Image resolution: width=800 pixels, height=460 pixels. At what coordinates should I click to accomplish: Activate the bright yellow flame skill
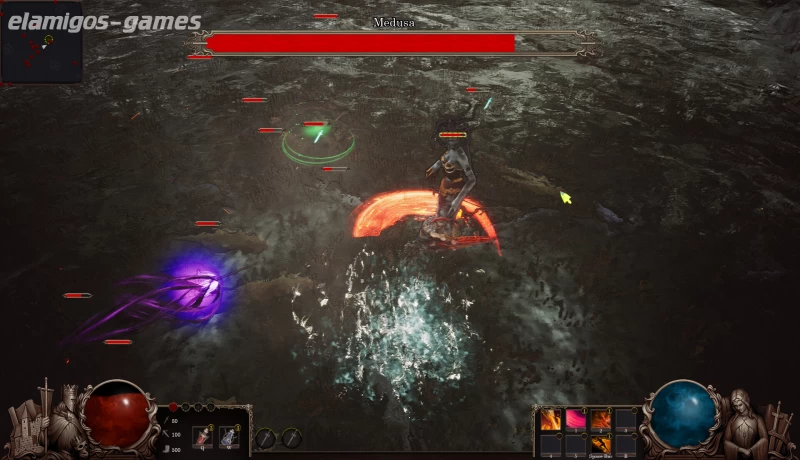pyautogui.click(x=551, y=420)
